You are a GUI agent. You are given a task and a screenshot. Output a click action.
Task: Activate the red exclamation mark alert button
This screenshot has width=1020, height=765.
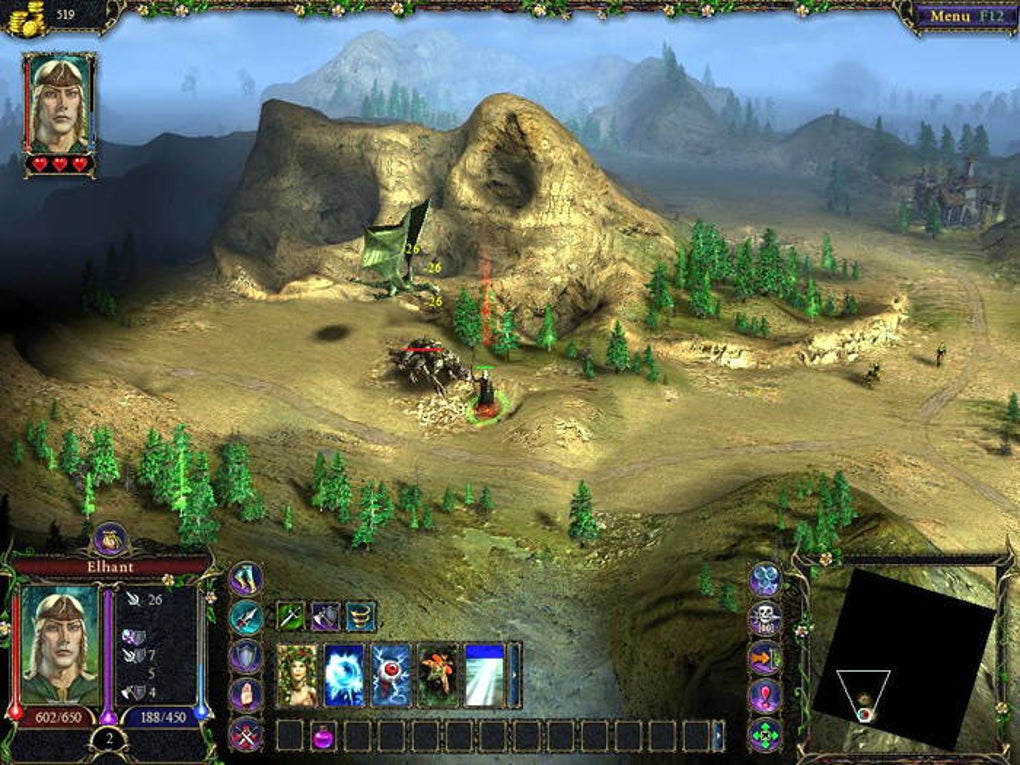coord(766,695)
